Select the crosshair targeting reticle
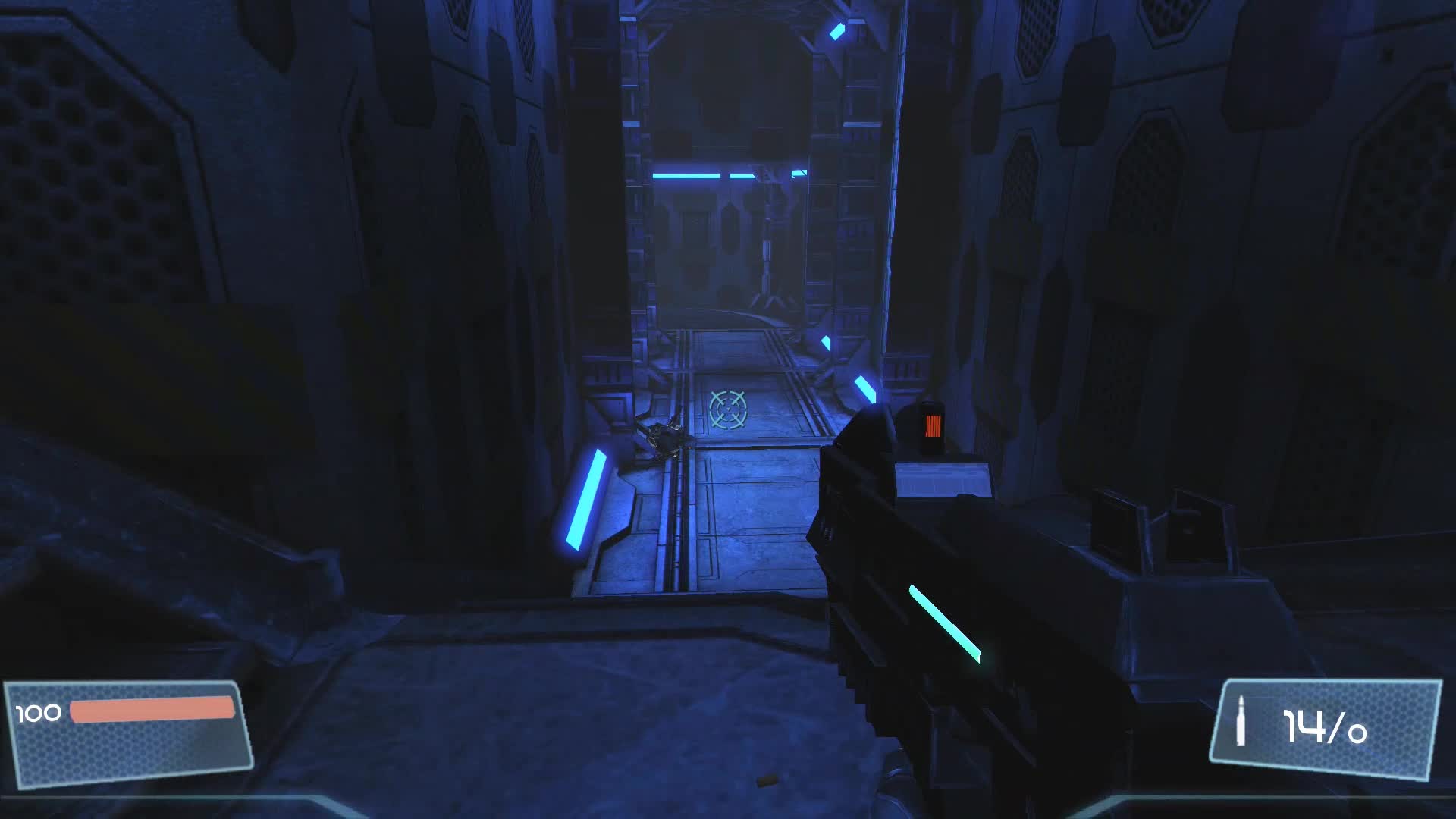 727,410
